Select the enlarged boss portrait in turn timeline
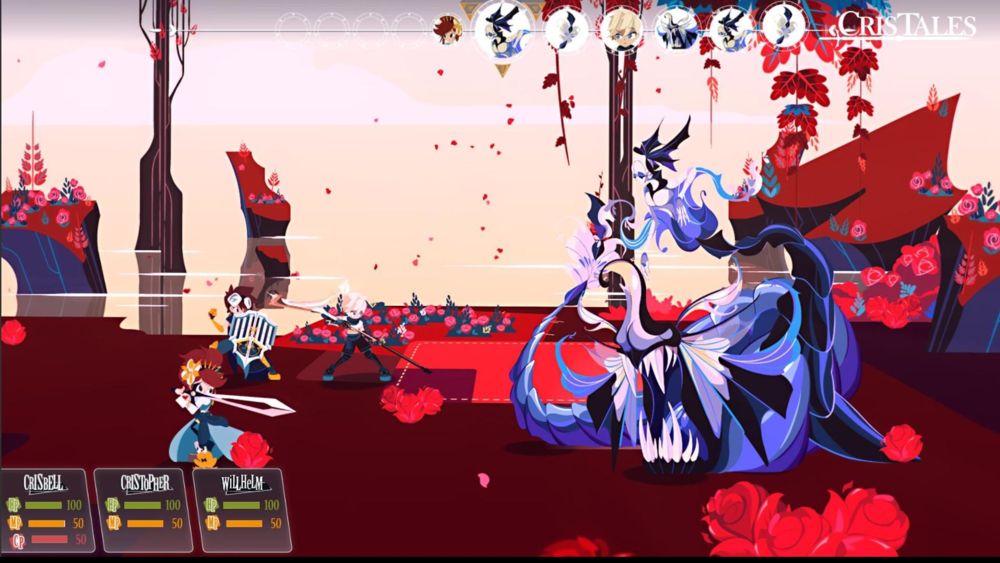Image resolution: width=1000 pixels, height=563 pixels. (x=500, y=29)
